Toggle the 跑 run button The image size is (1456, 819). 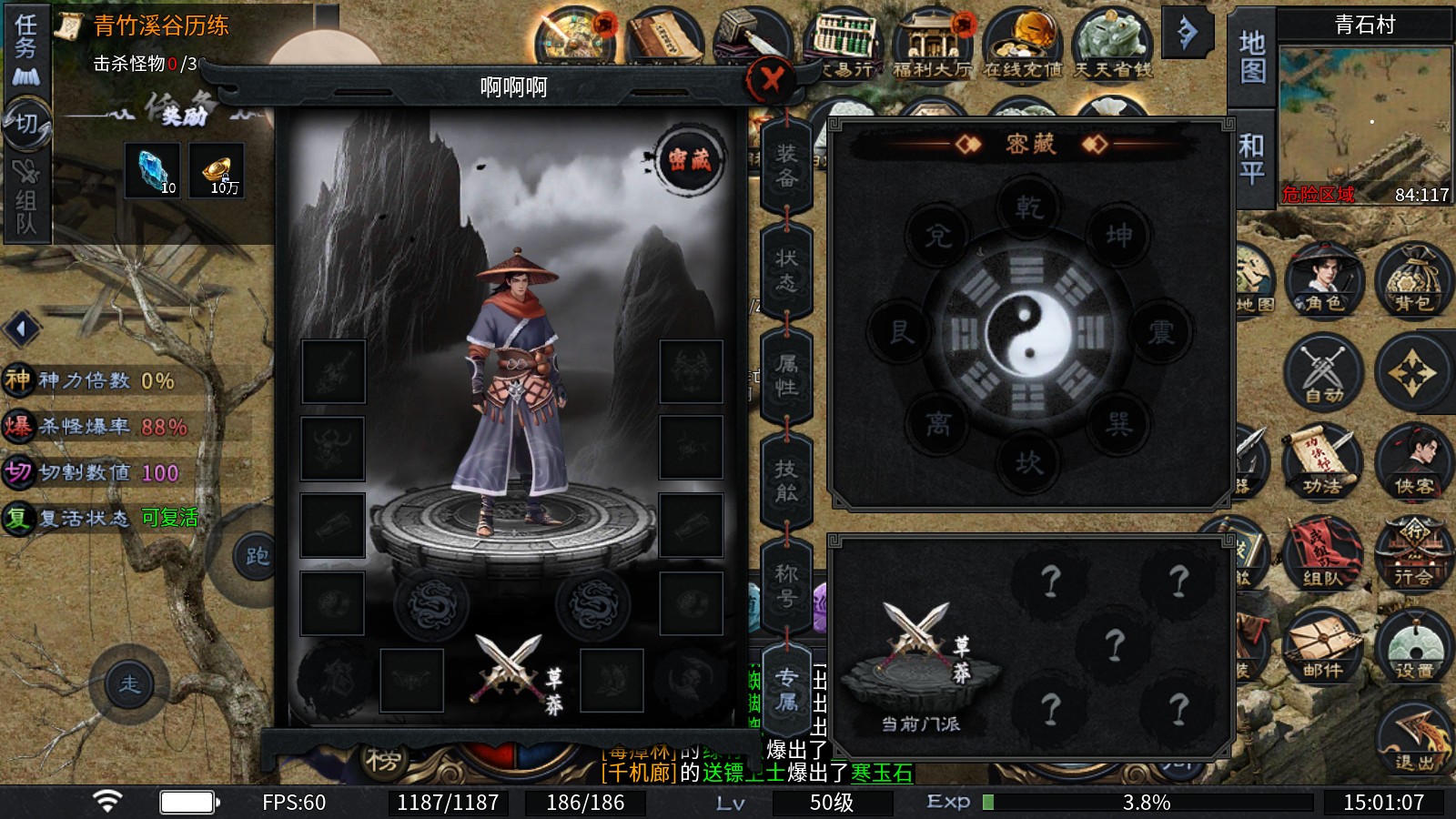[256, 556]
